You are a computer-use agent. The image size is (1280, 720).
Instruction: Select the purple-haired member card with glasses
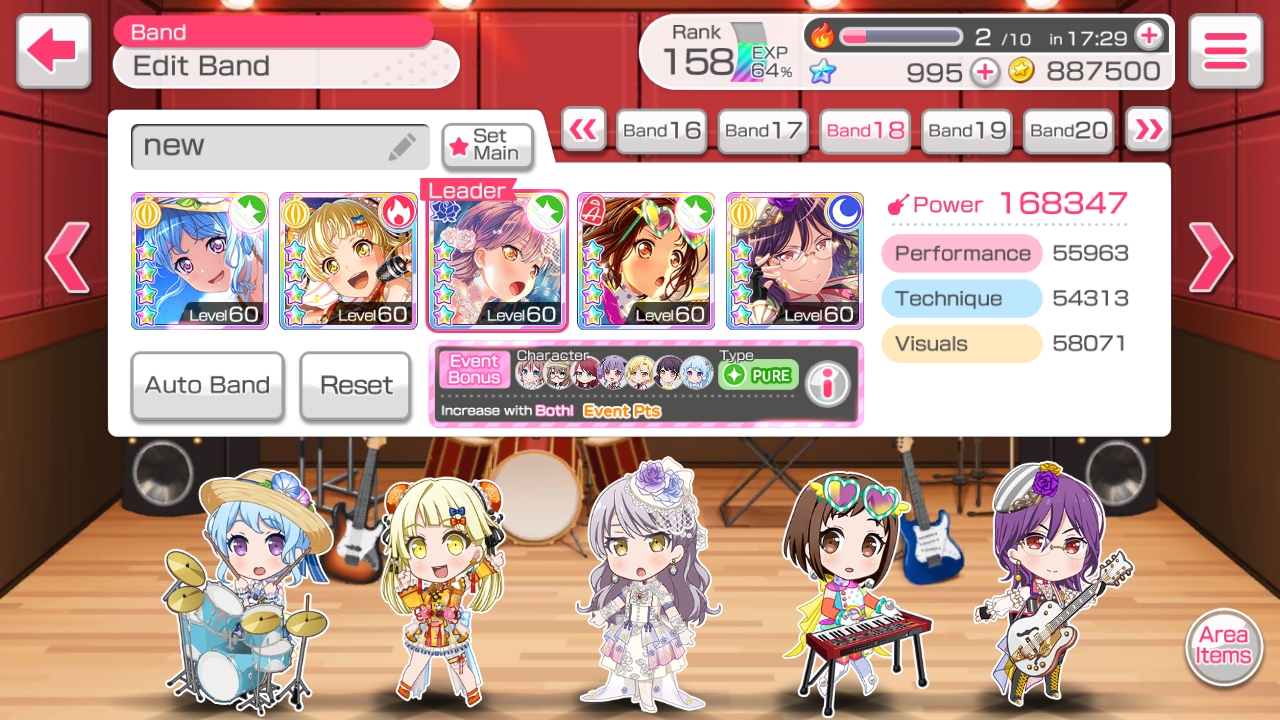click(794, 261)
